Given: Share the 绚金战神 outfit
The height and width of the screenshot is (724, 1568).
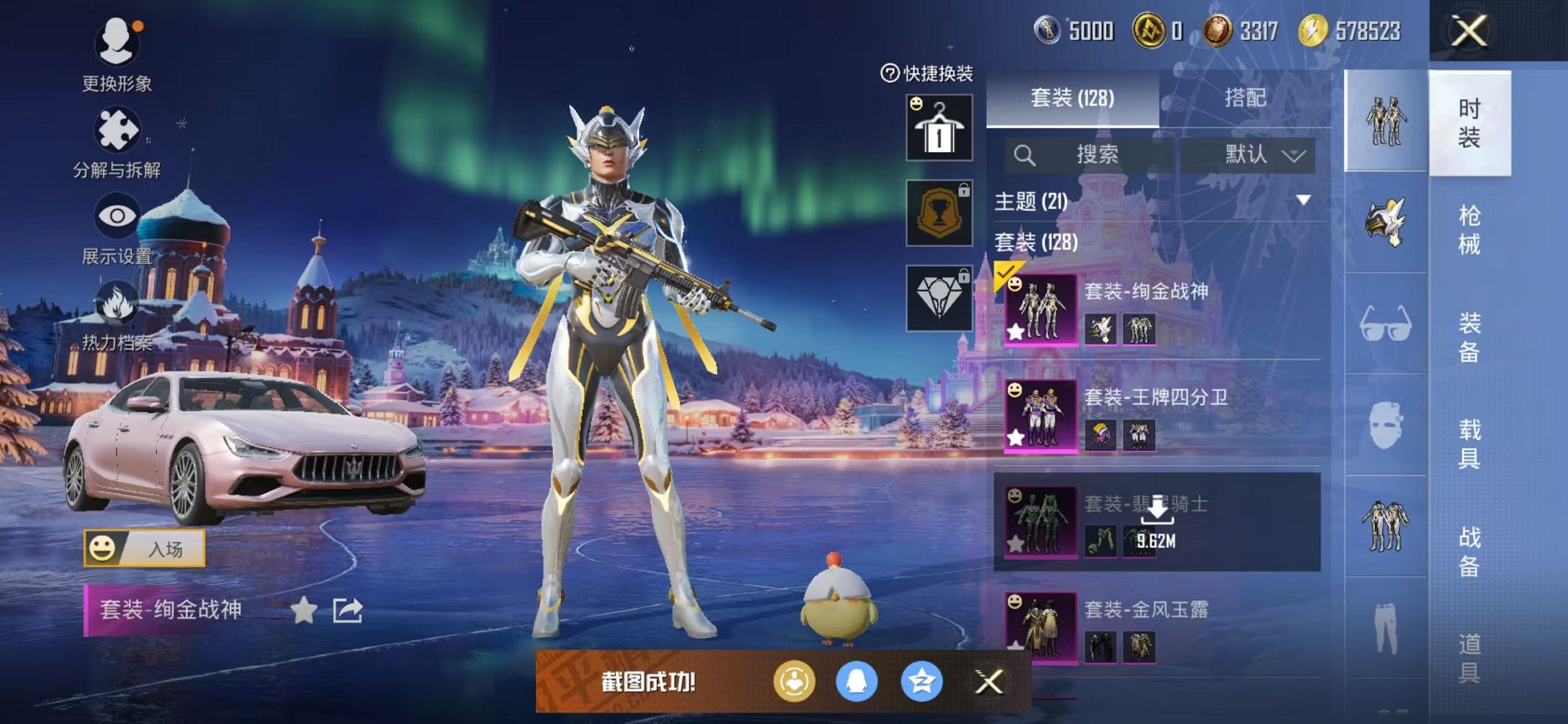Looking at the screenshot, I should (348, 610).
